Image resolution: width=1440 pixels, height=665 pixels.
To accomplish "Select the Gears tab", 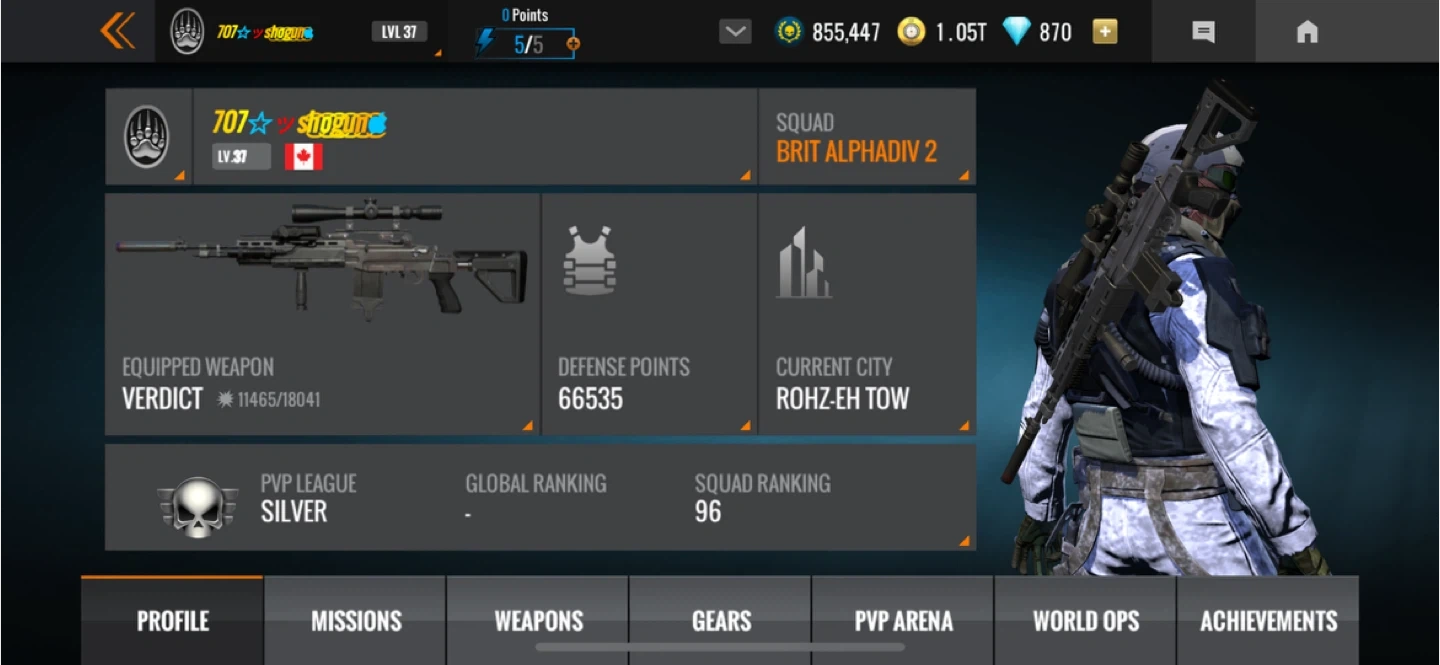I will click(x=721, y=621).
